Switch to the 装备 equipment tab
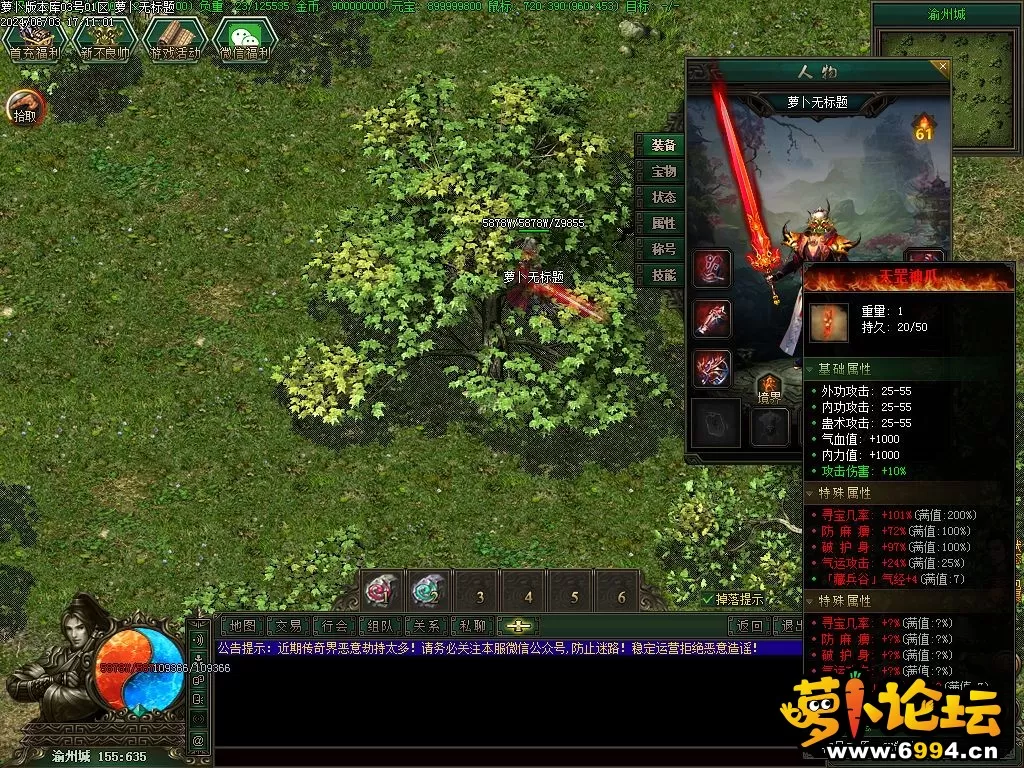Viewport: 1024px width, 768px height. [x=663, y=146]
